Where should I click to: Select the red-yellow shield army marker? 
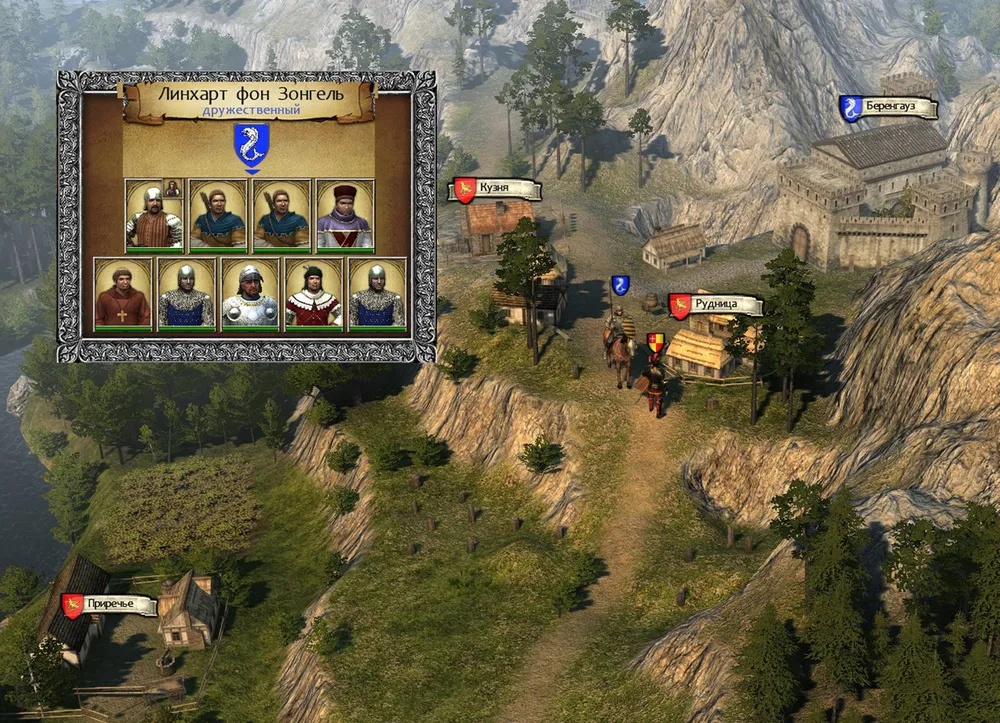point(655,344)
